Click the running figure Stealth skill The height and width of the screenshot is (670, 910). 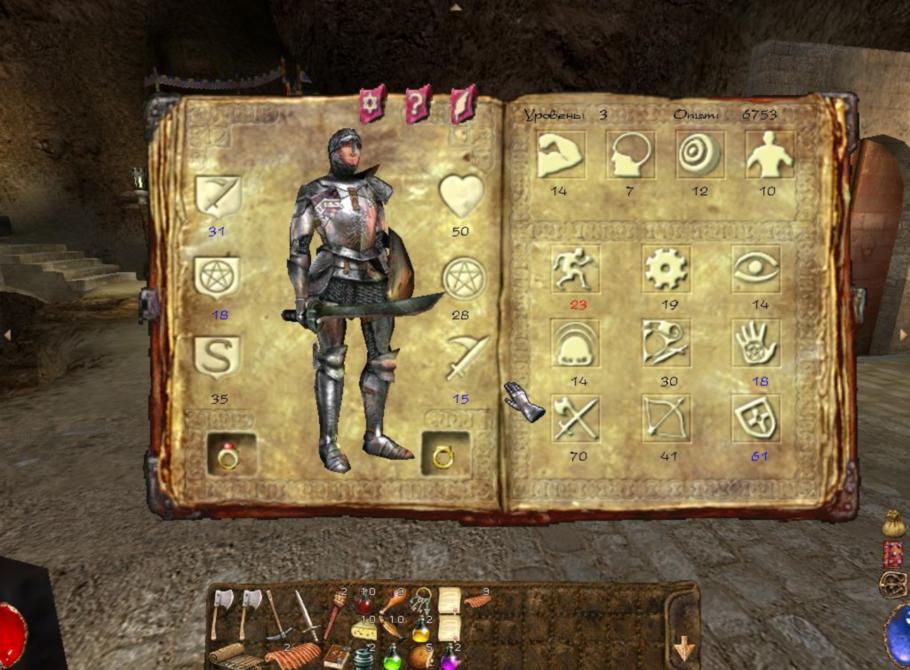pyautogui.click(x=575, y=269)
